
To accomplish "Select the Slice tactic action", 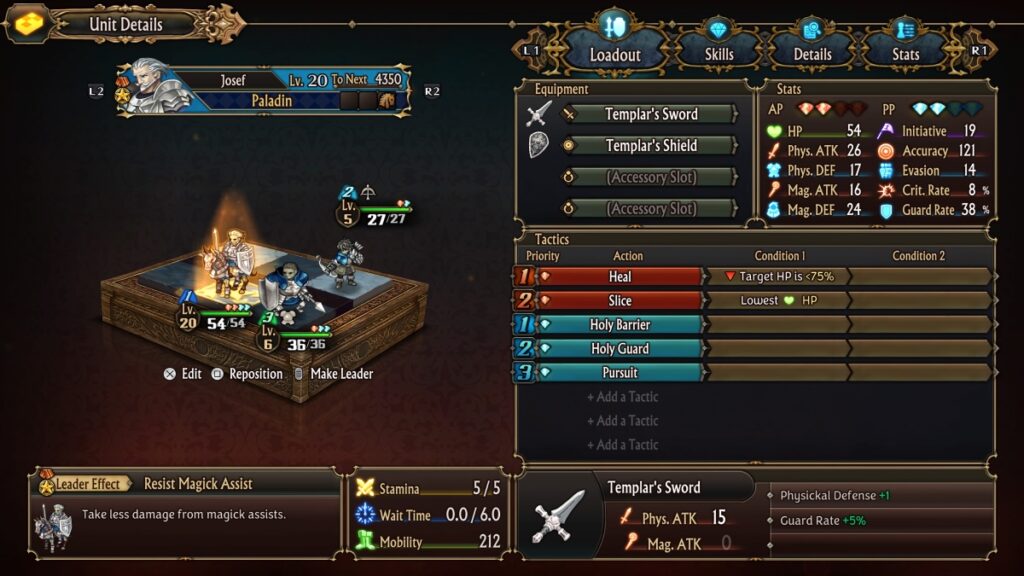I will coord(620,301).
